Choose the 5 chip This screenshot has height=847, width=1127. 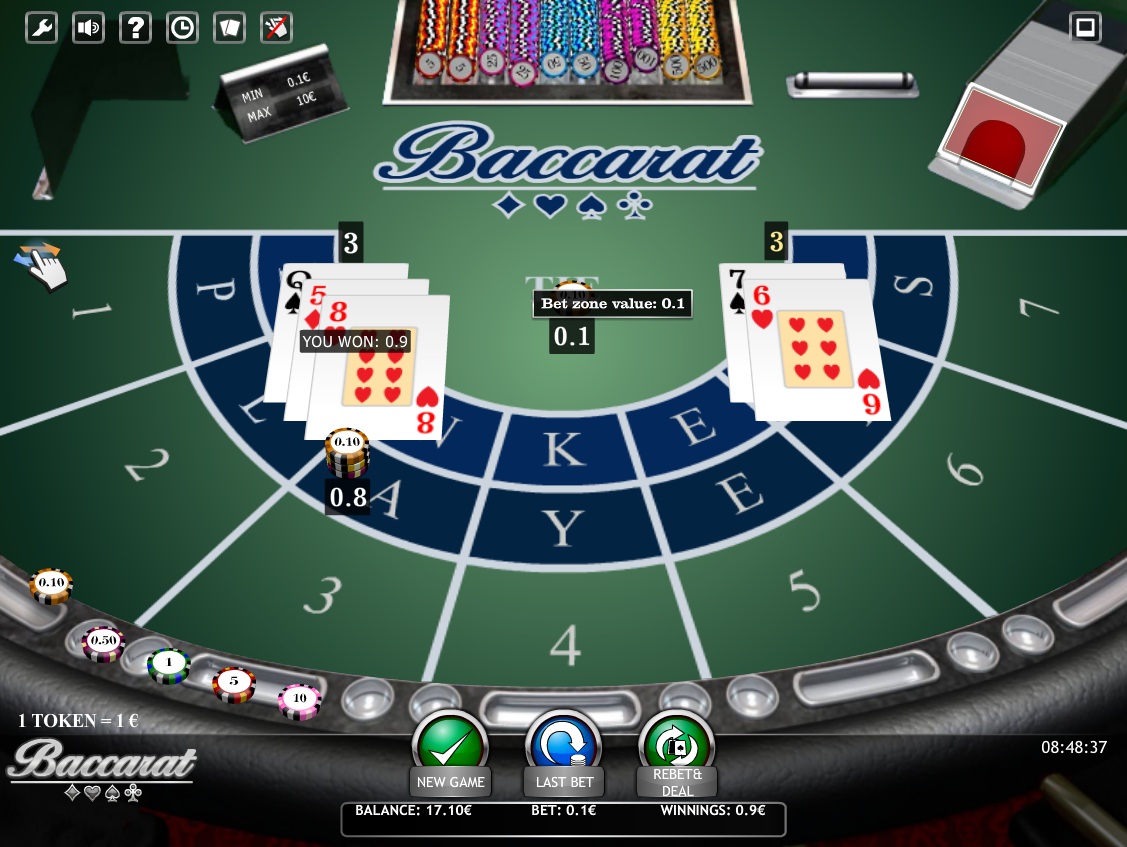click(x=234, y=685)
